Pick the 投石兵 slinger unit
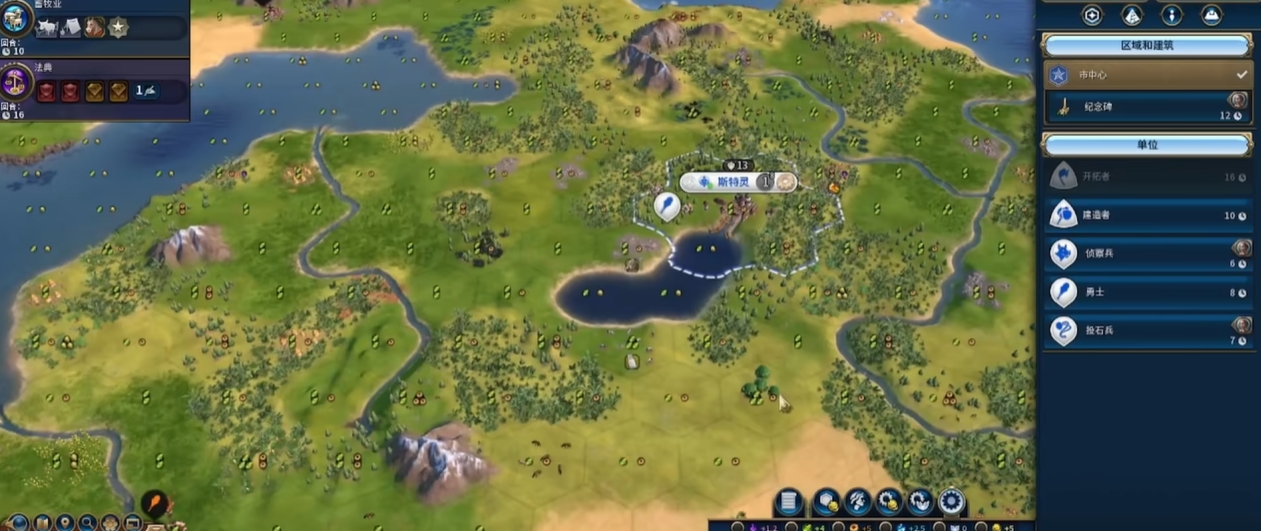 (1146, 331)
